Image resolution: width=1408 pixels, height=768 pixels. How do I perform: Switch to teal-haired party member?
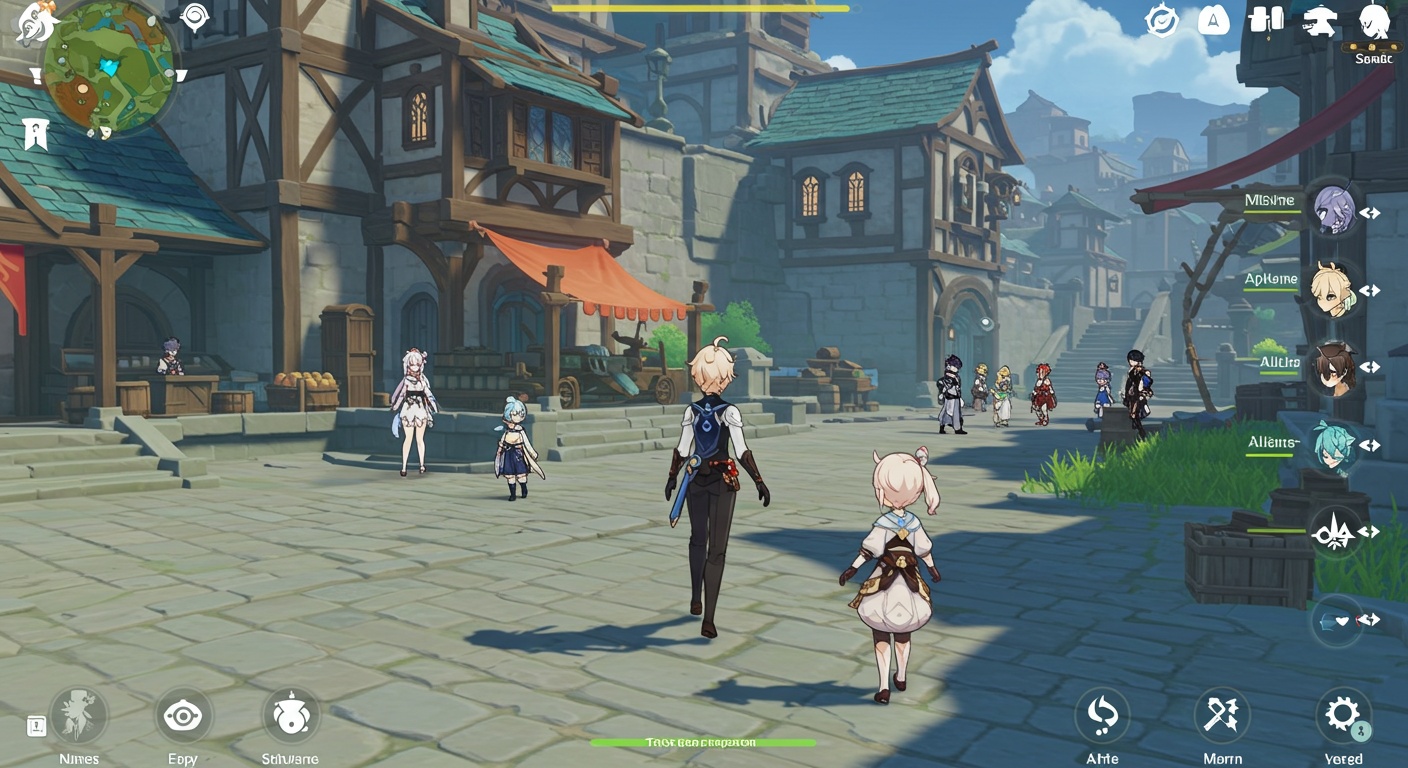point(1334,446)
